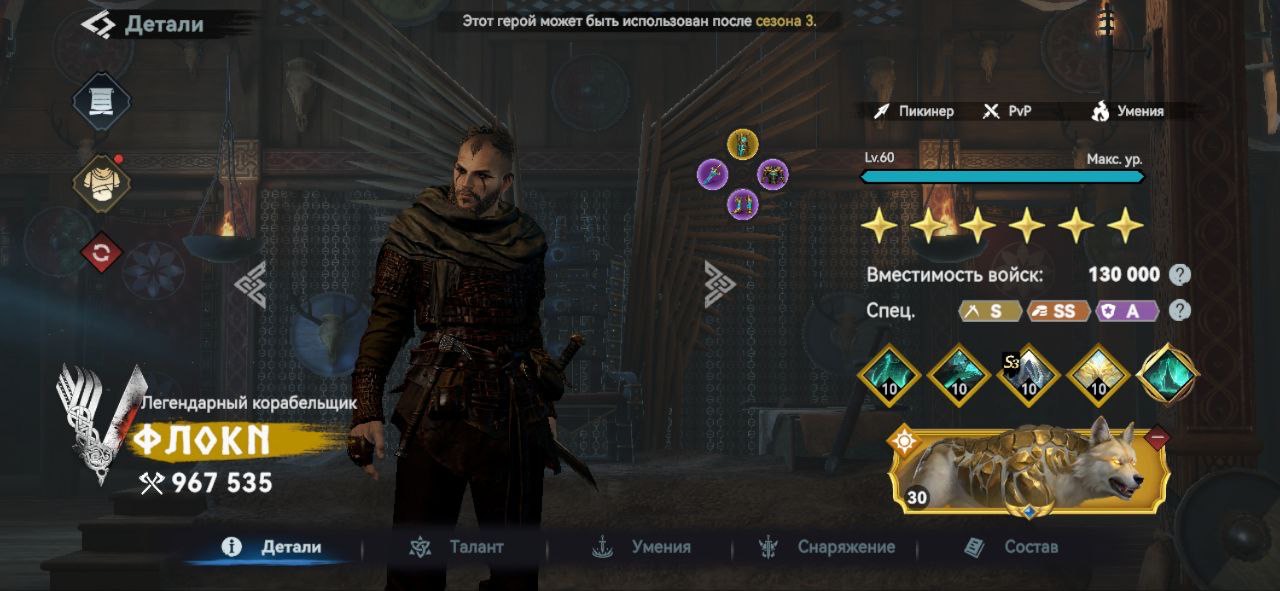Select the golden skill icon at level 10

pyautogui.click(x=1099, y=376)
